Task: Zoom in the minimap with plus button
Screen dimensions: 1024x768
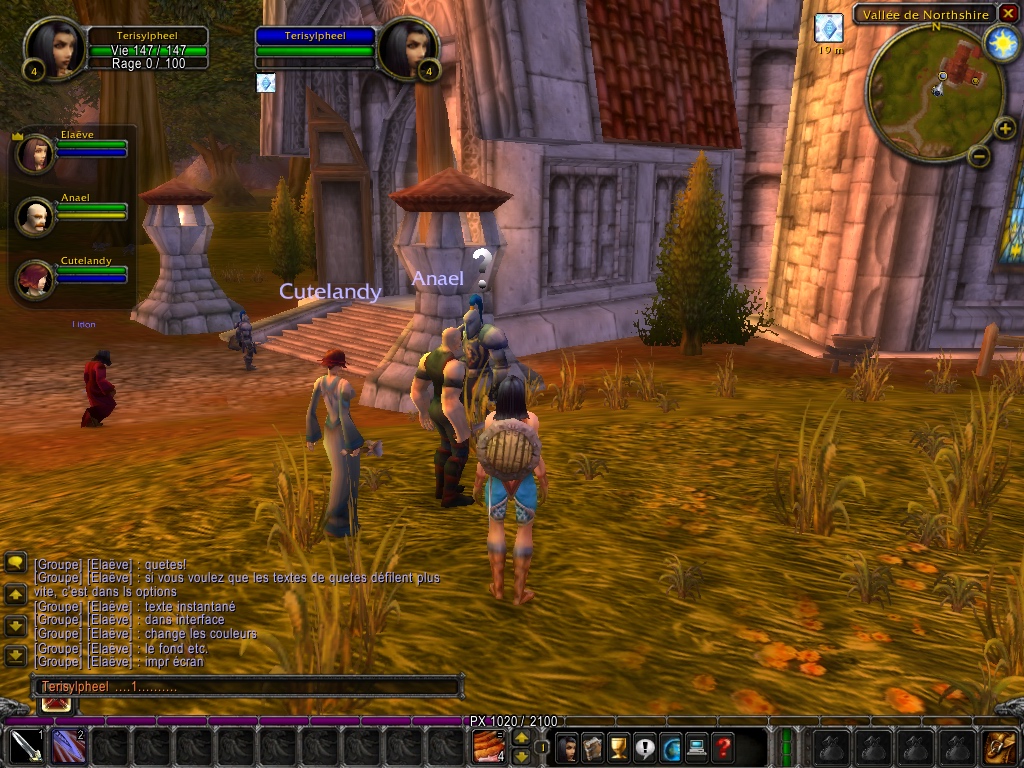Action: 1005,130
